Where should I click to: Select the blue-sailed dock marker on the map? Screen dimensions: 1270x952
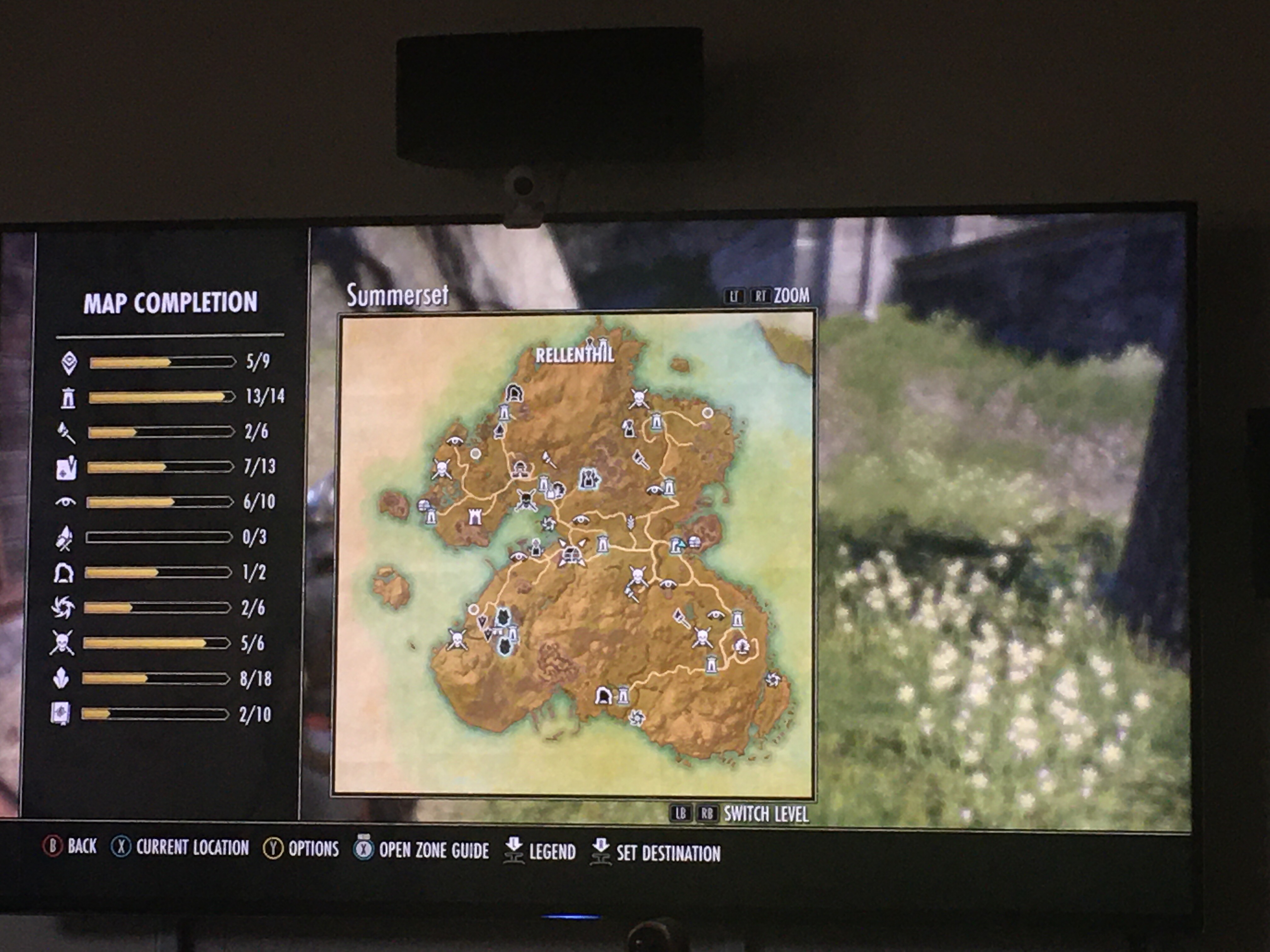click(x=678, y=545)
